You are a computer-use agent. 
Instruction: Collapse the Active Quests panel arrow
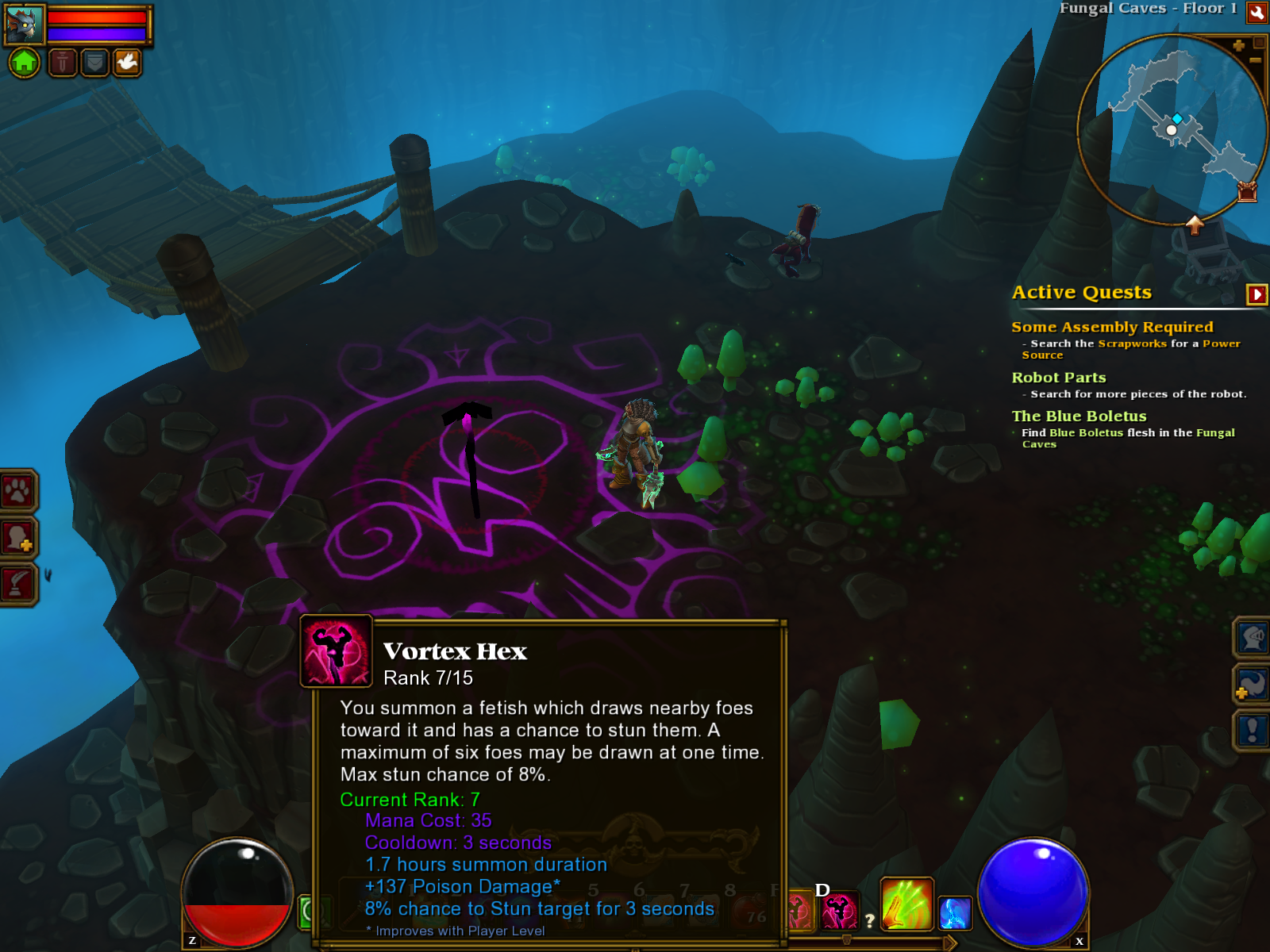coord(1257,294)
